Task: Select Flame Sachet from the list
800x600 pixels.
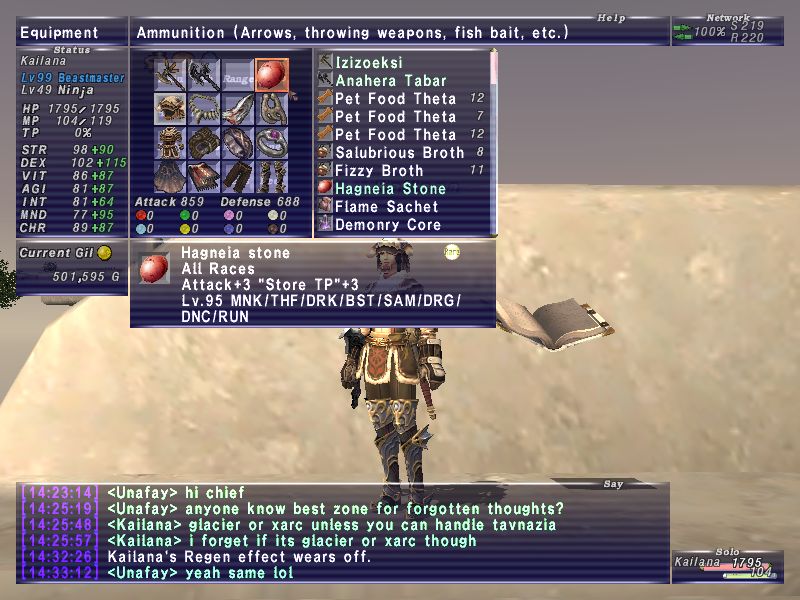Action: point(387,207)
